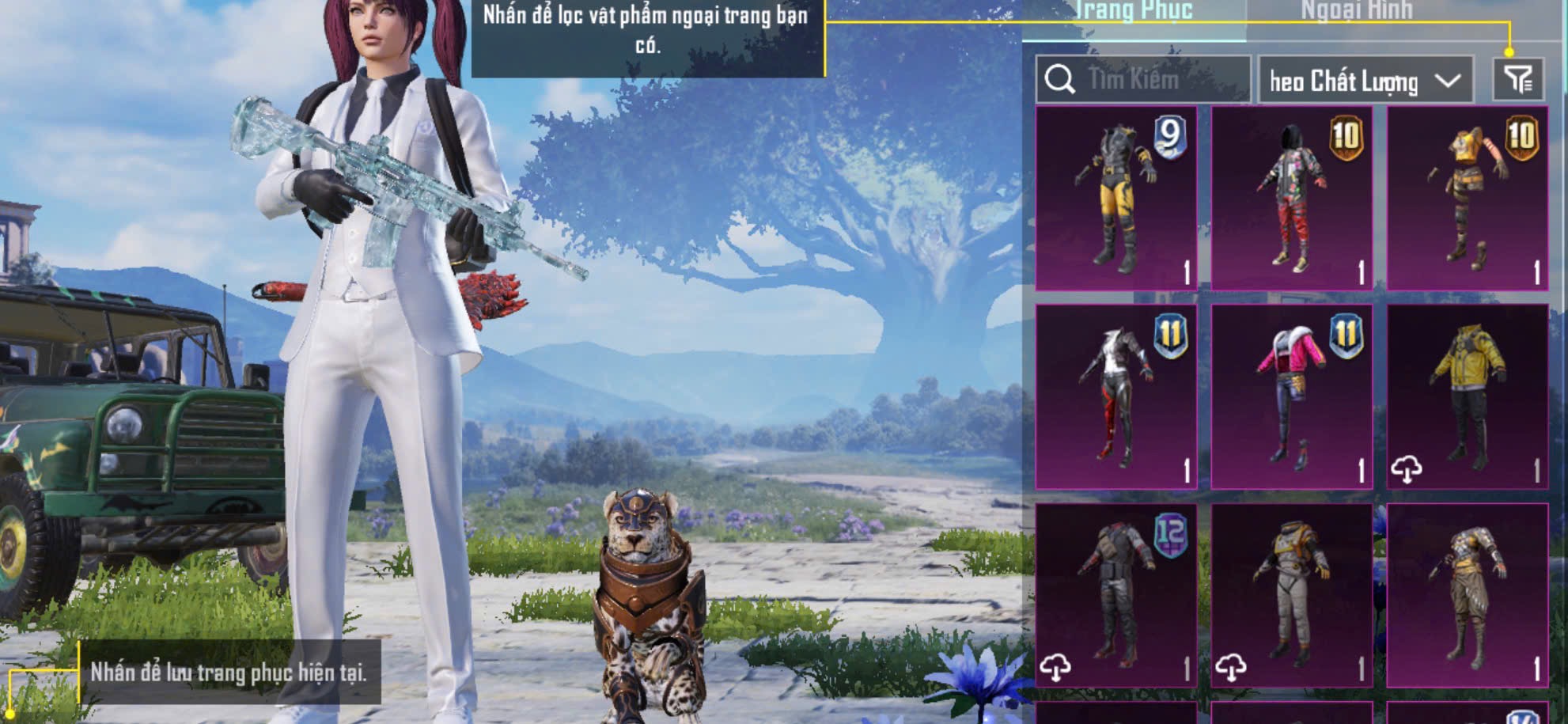Select the pink jacket level 11 outfit
This screenshot has width=1568, height=724.
coord(1291,396)
